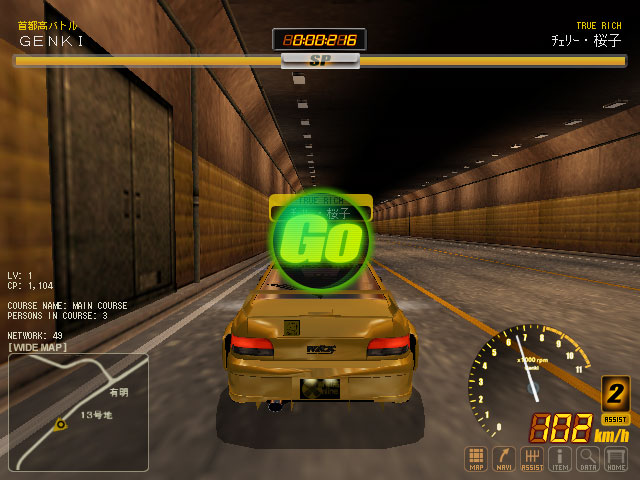This screenshot has height=480, width=640.
Task: Activate the NAVI arrow icon
Action: pos(504,458)
